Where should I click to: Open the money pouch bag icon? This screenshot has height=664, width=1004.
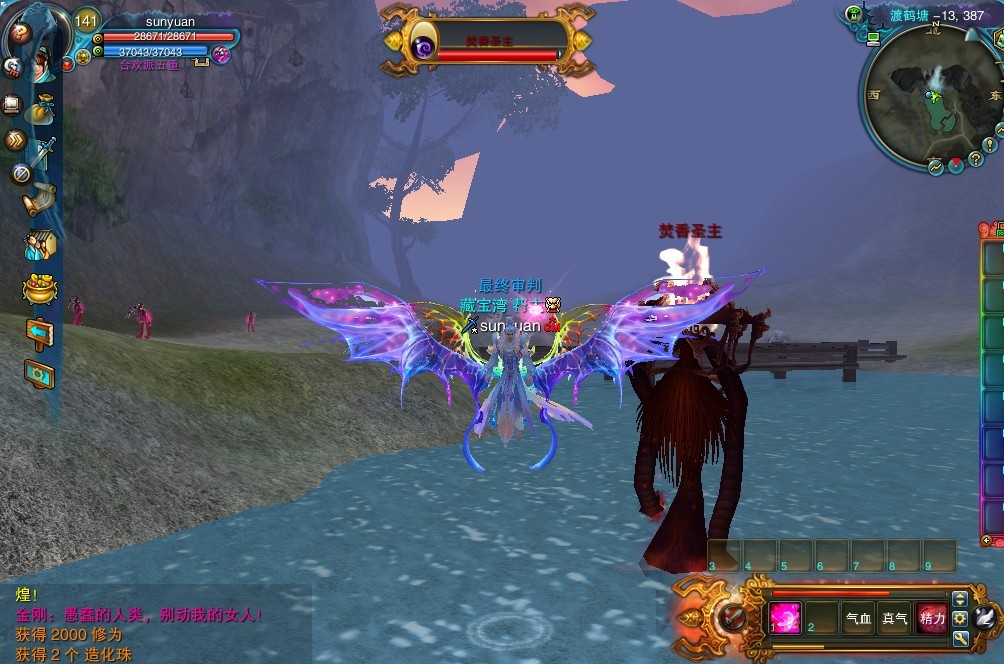[x=38, y=108]
